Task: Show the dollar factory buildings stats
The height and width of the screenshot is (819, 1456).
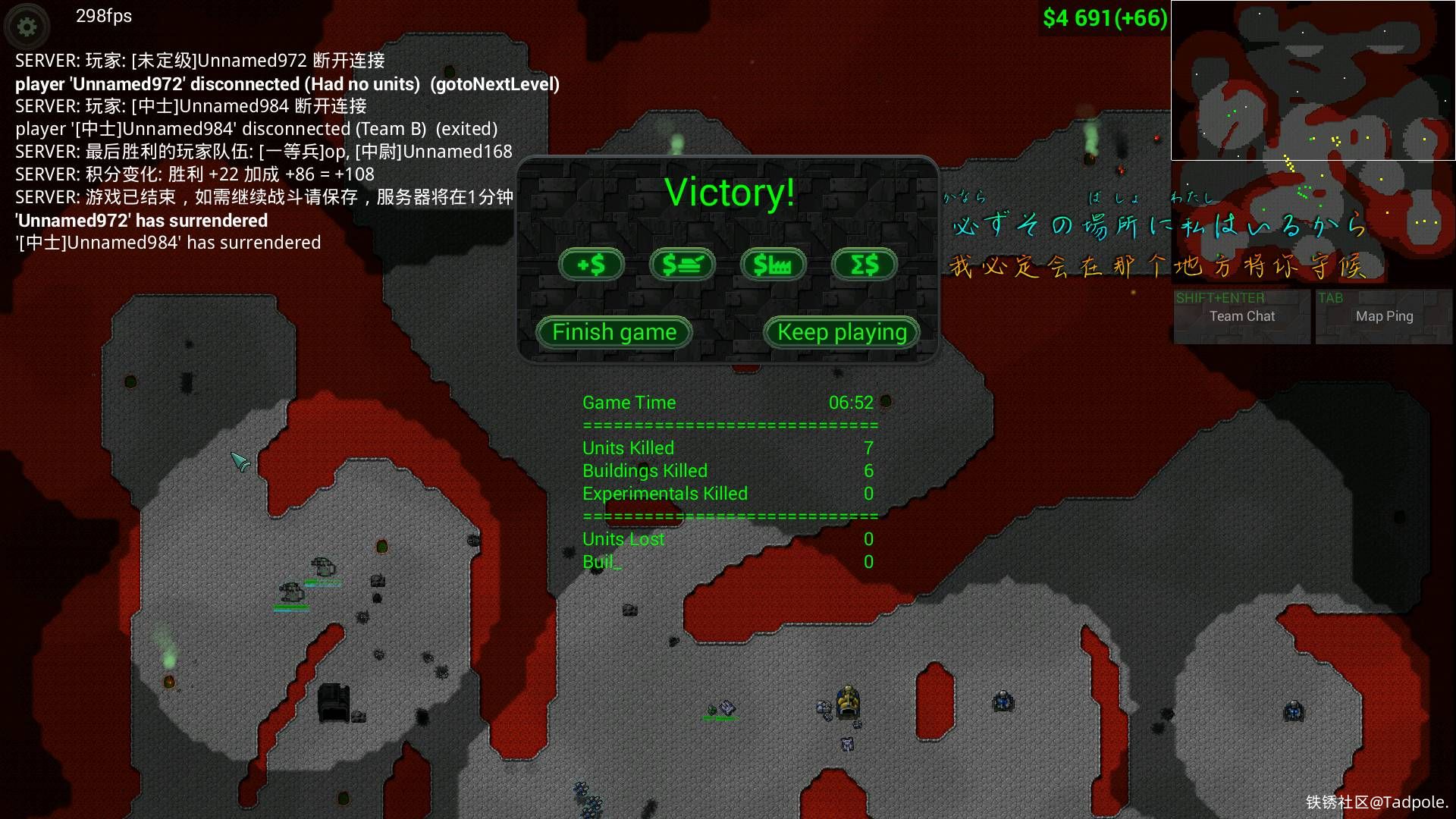Action: [x=773, y=265]
